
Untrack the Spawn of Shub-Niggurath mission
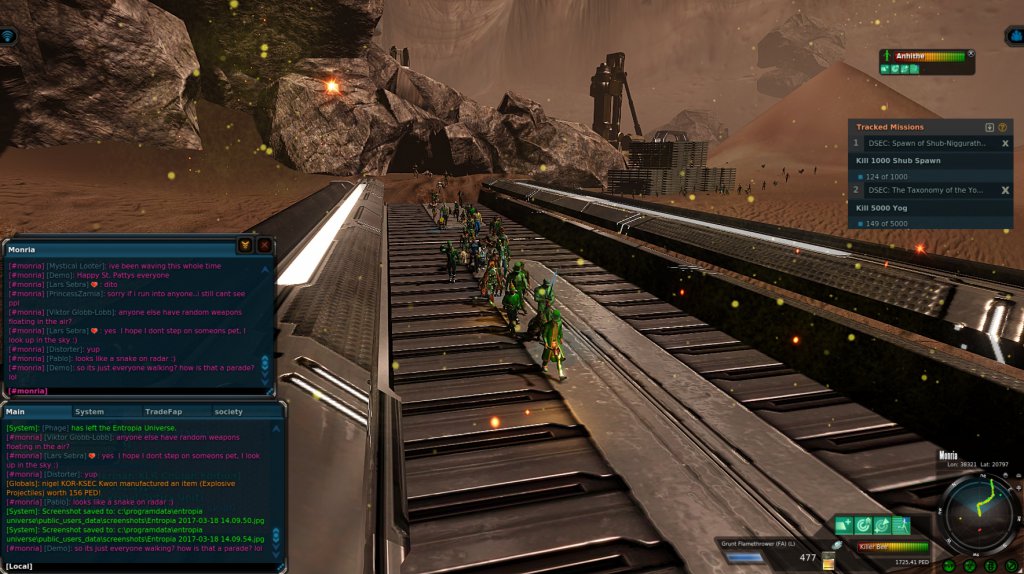pyautogui.click(x=1005, y=144)
